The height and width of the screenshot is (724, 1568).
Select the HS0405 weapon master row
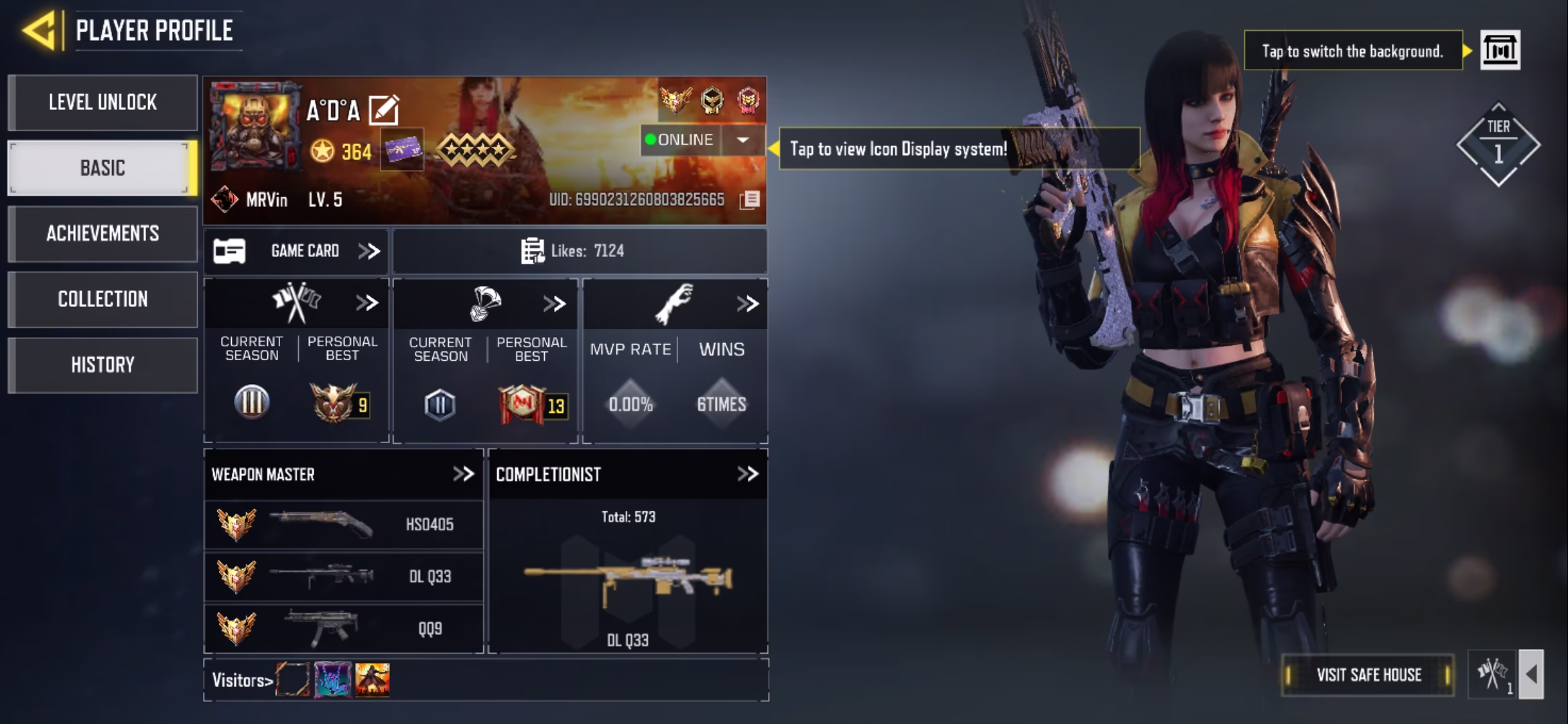click(x=343, y=524)
